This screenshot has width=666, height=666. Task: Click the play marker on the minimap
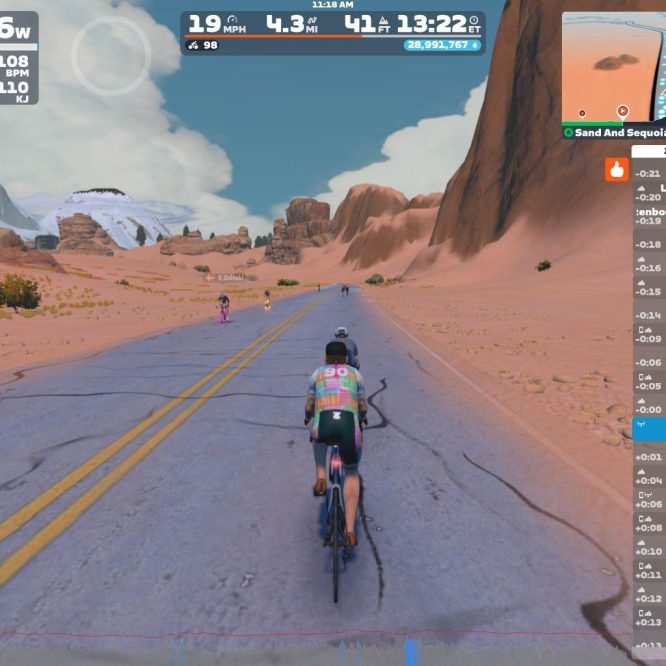623,111
